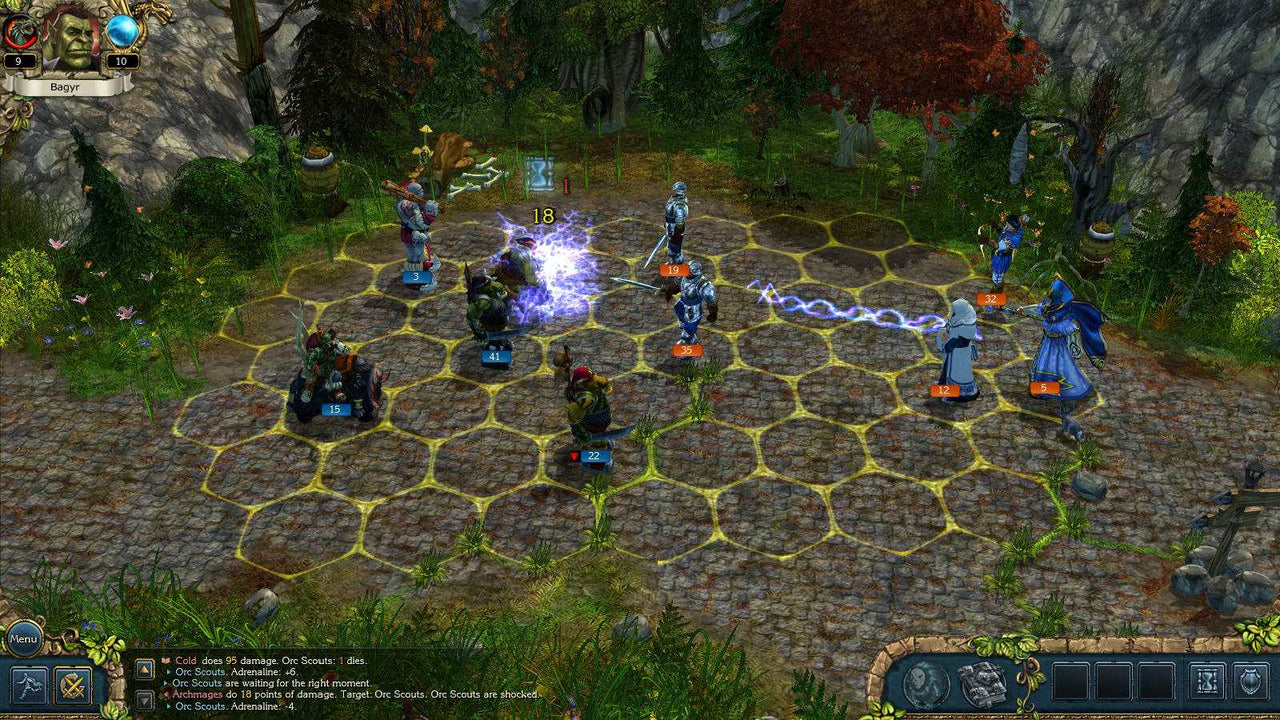Activate the Wait hourglass action

point(1205,681)
